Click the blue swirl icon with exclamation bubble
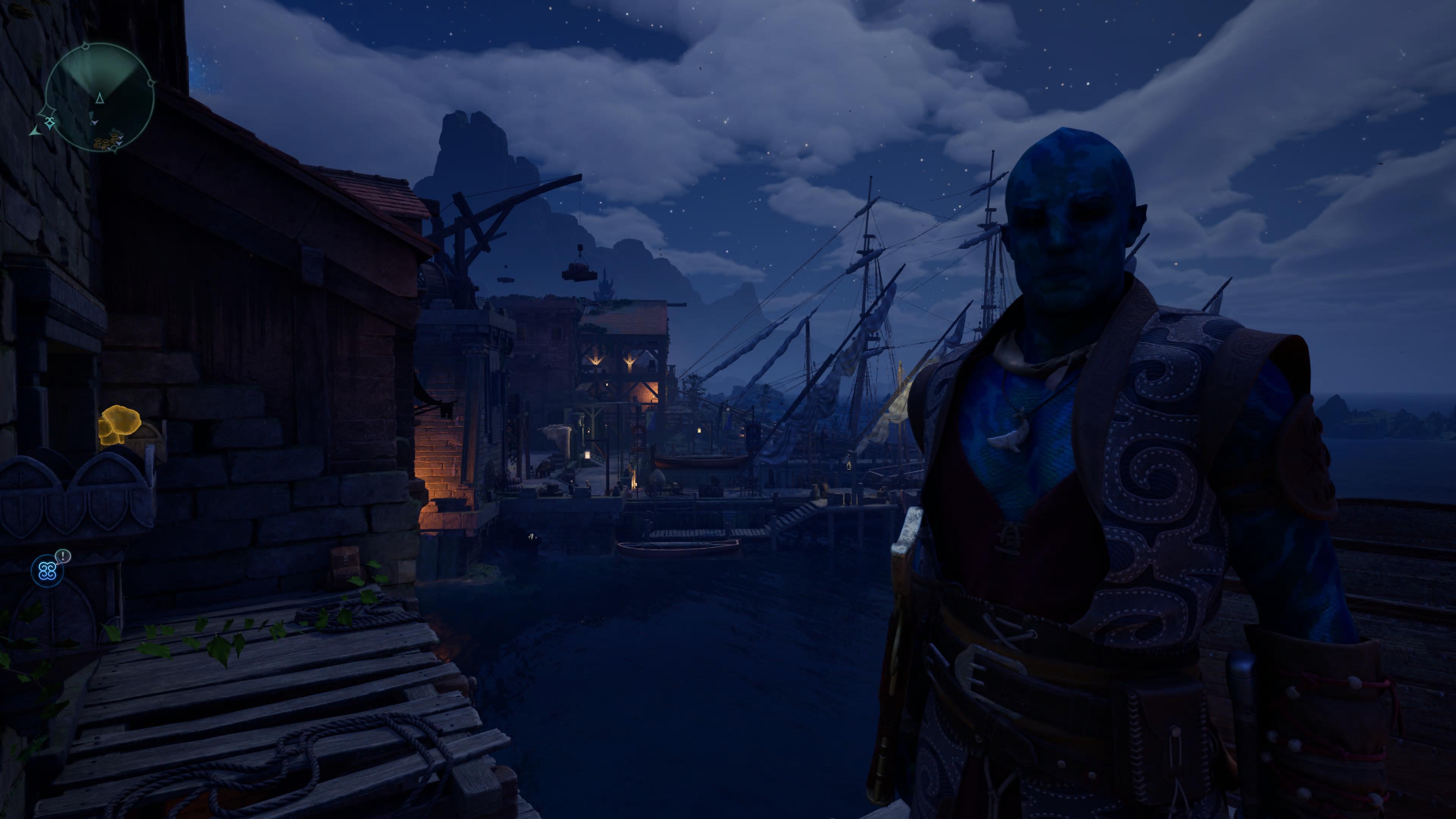Viewport: 1456px width, 819px height. (47, 571)
